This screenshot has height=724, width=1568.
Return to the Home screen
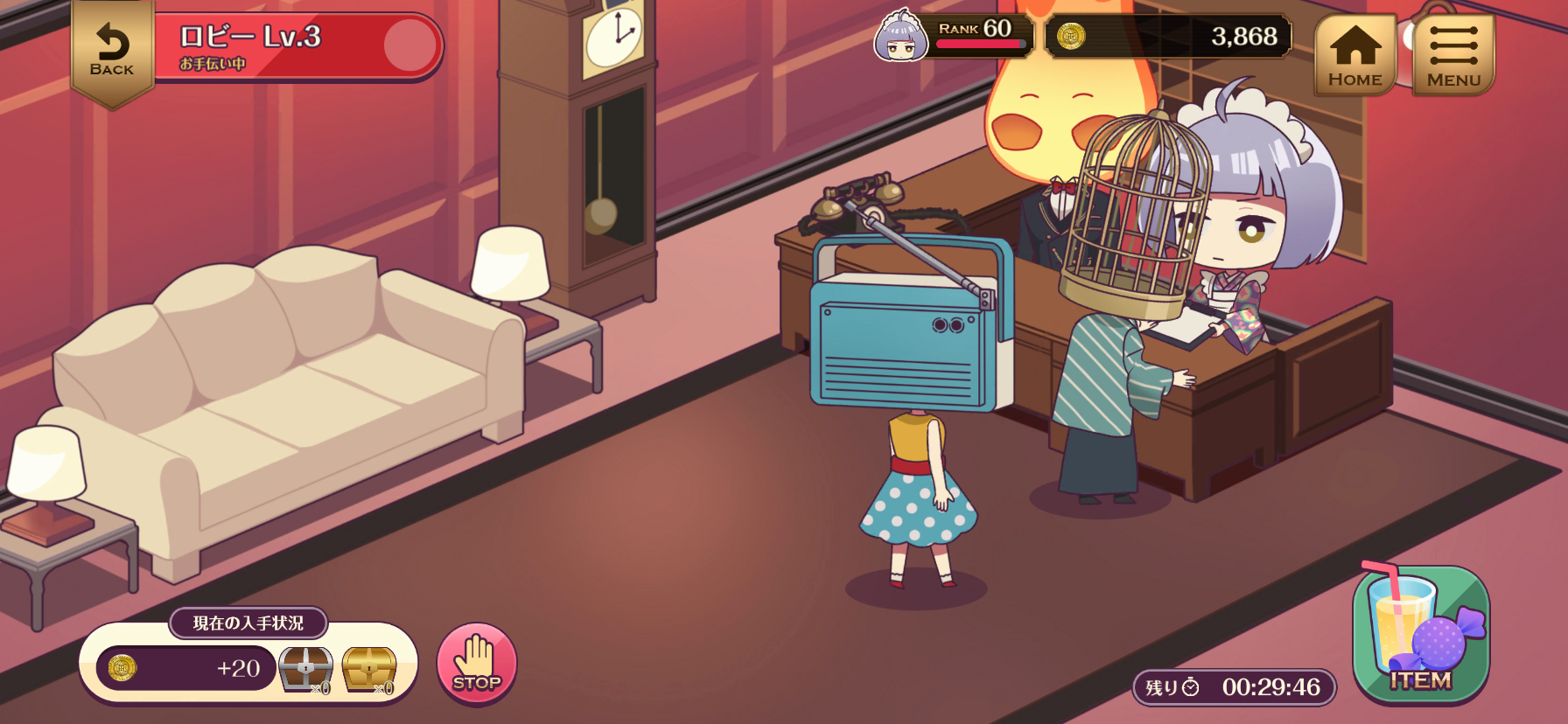click(1354, 54)
